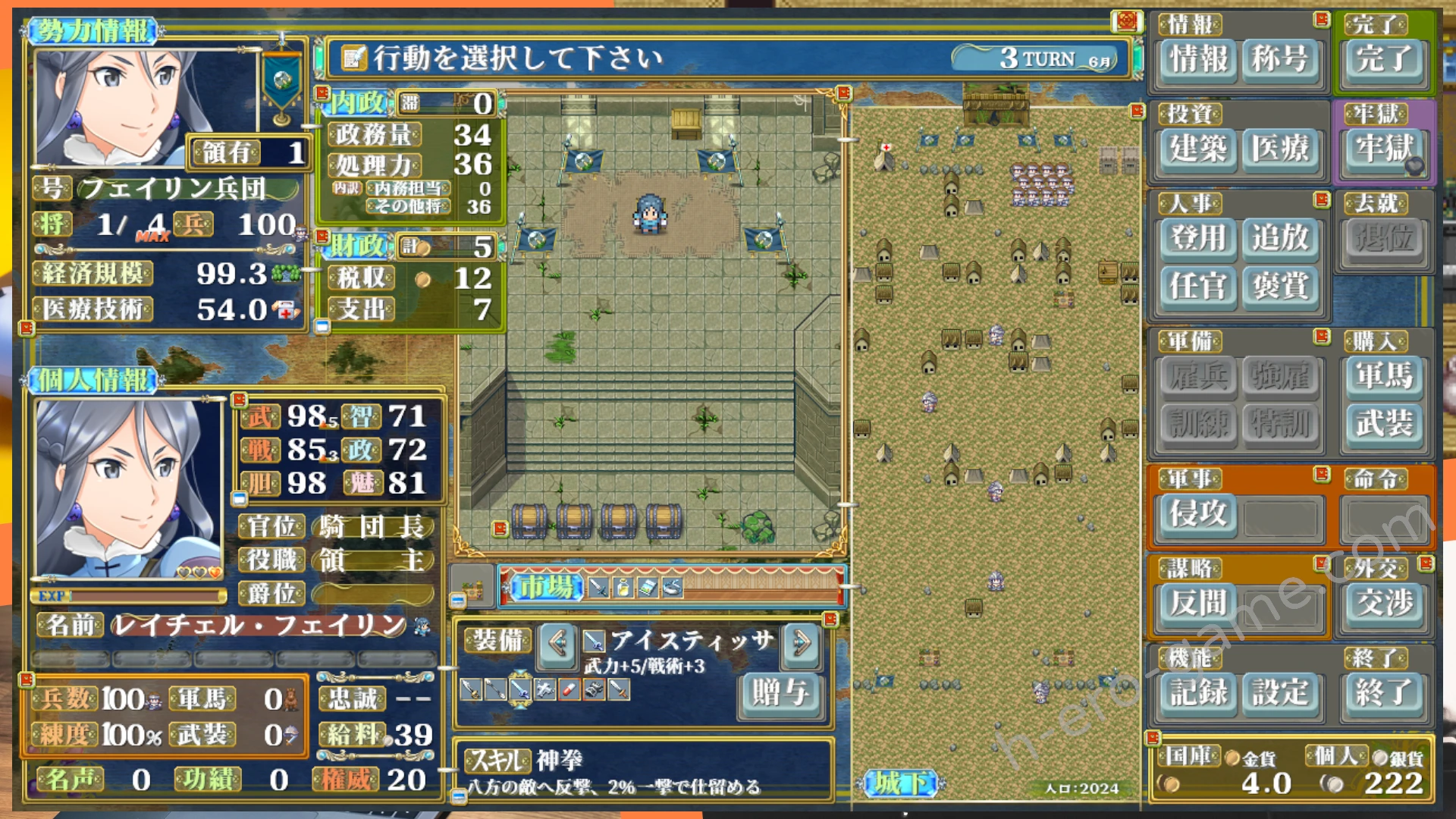Quit the game with 終了

pyautogui.click(x=1383, y=692)
